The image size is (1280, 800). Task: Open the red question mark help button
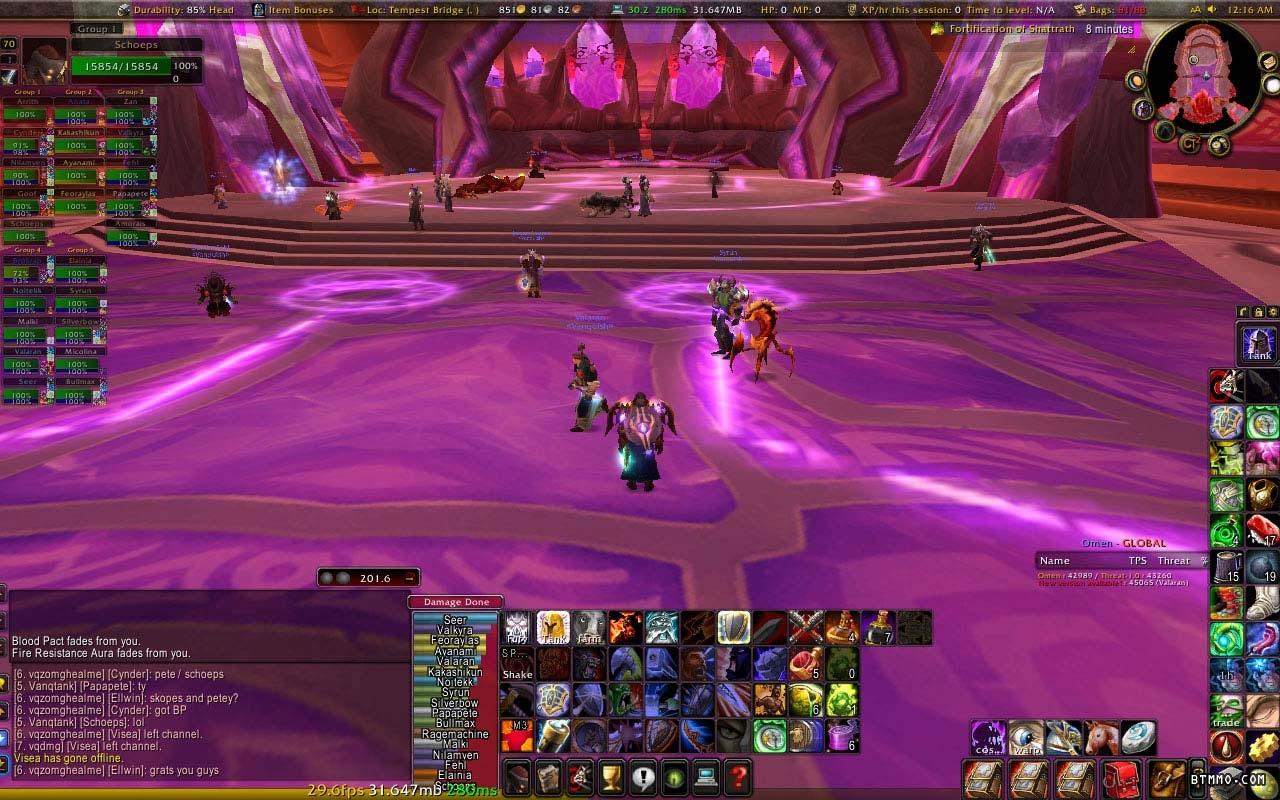click(737, 776)
